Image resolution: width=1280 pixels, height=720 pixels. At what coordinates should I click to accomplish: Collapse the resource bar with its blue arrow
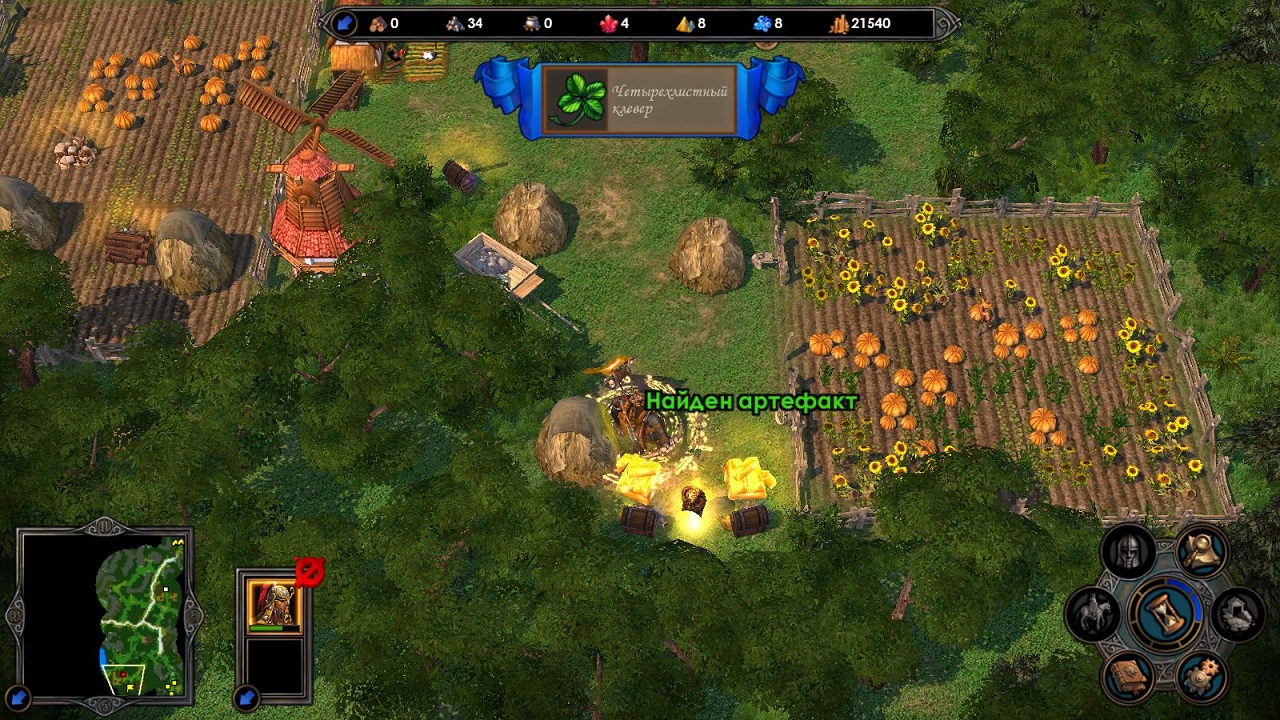tap(345, 23)
